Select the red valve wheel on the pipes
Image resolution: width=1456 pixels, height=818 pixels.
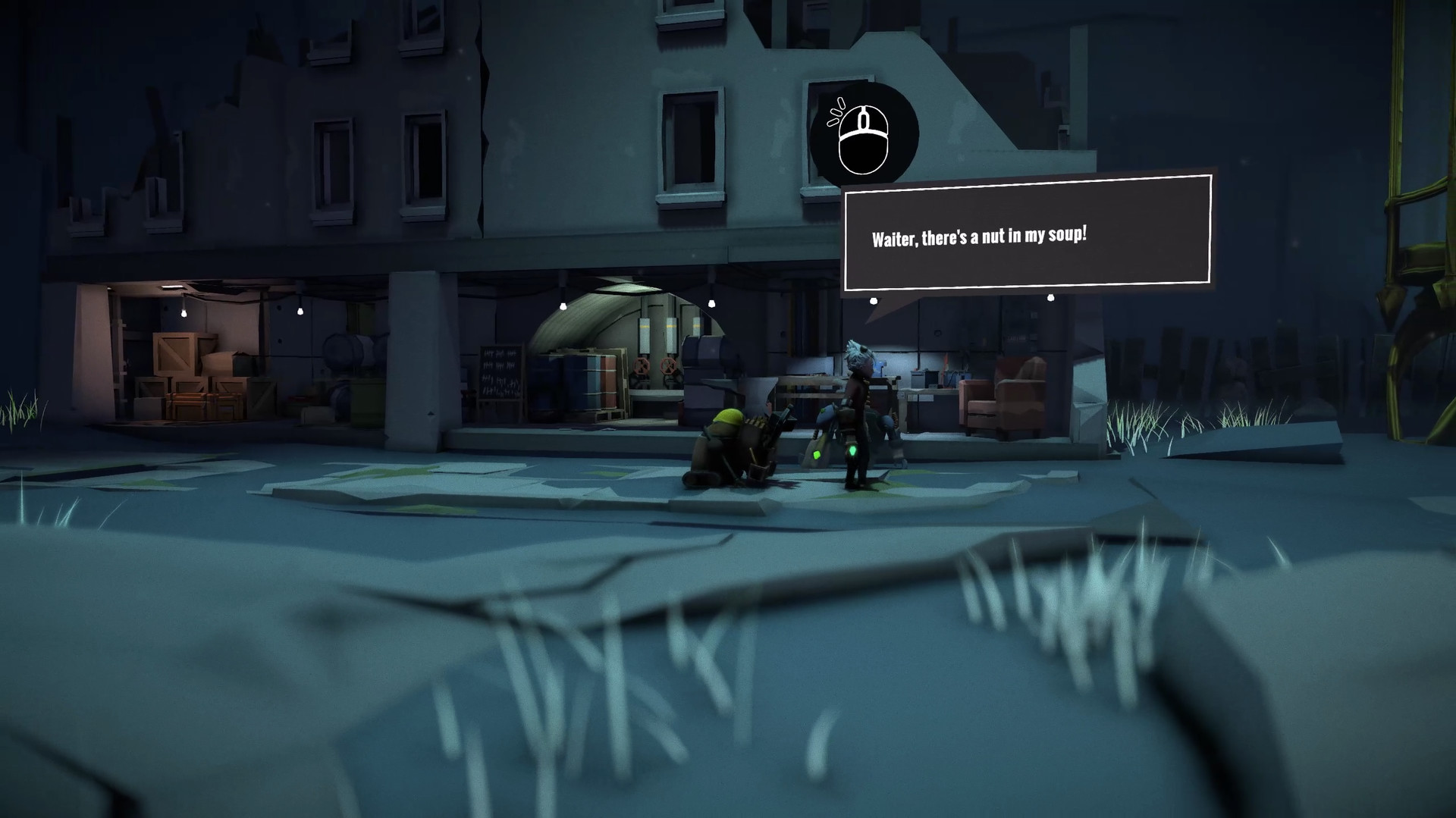(641, 365)
